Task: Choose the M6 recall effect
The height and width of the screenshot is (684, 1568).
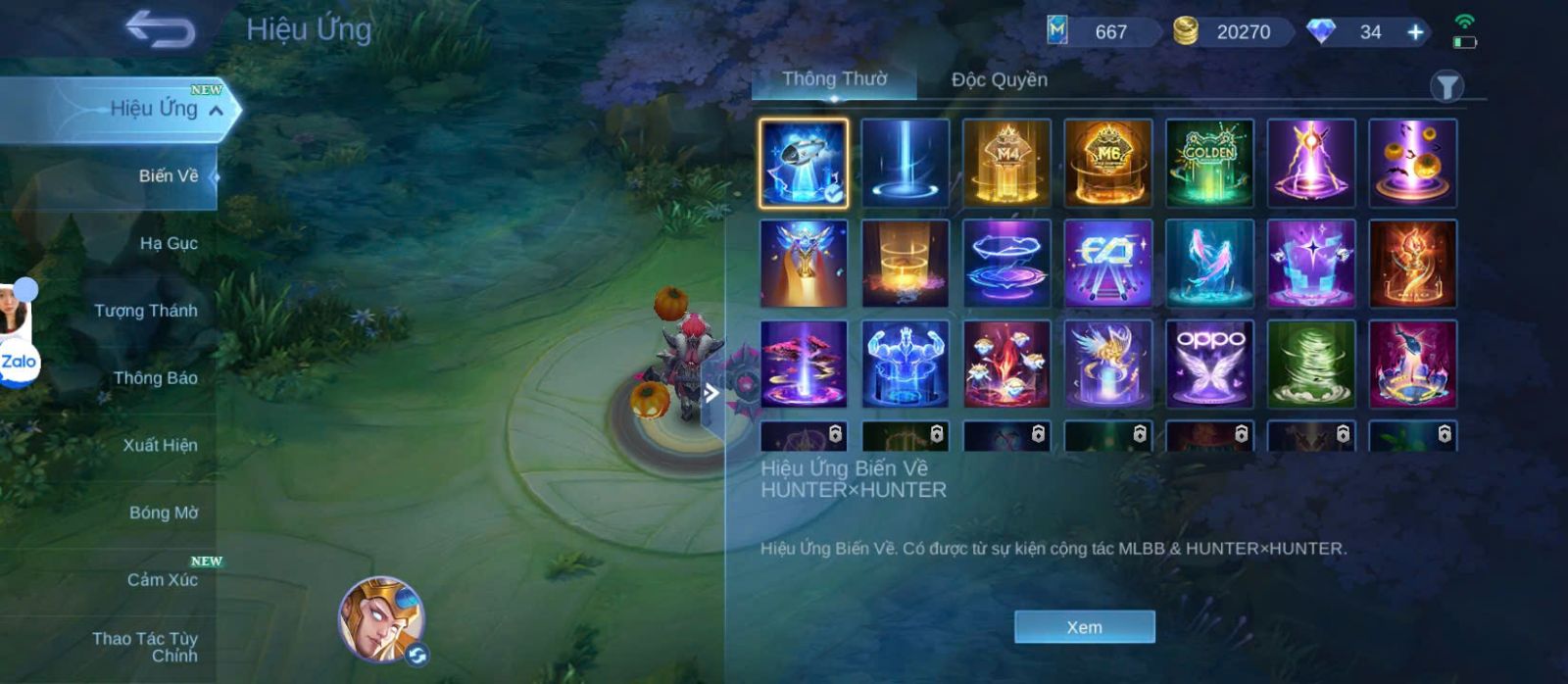Action: [x=1107, y=163]
